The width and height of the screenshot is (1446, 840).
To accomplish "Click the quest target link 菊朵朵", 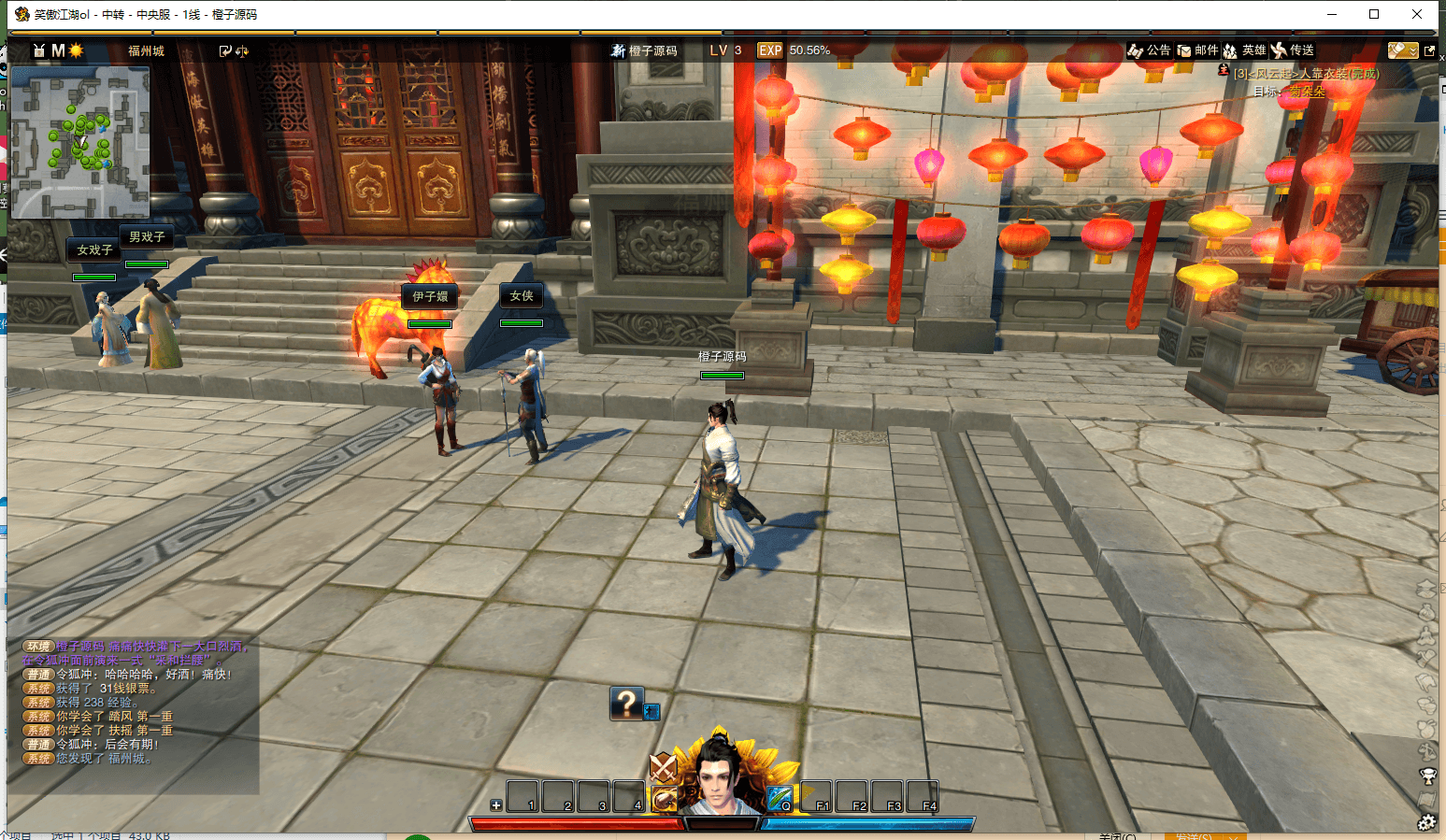I will click(1307, 92).
